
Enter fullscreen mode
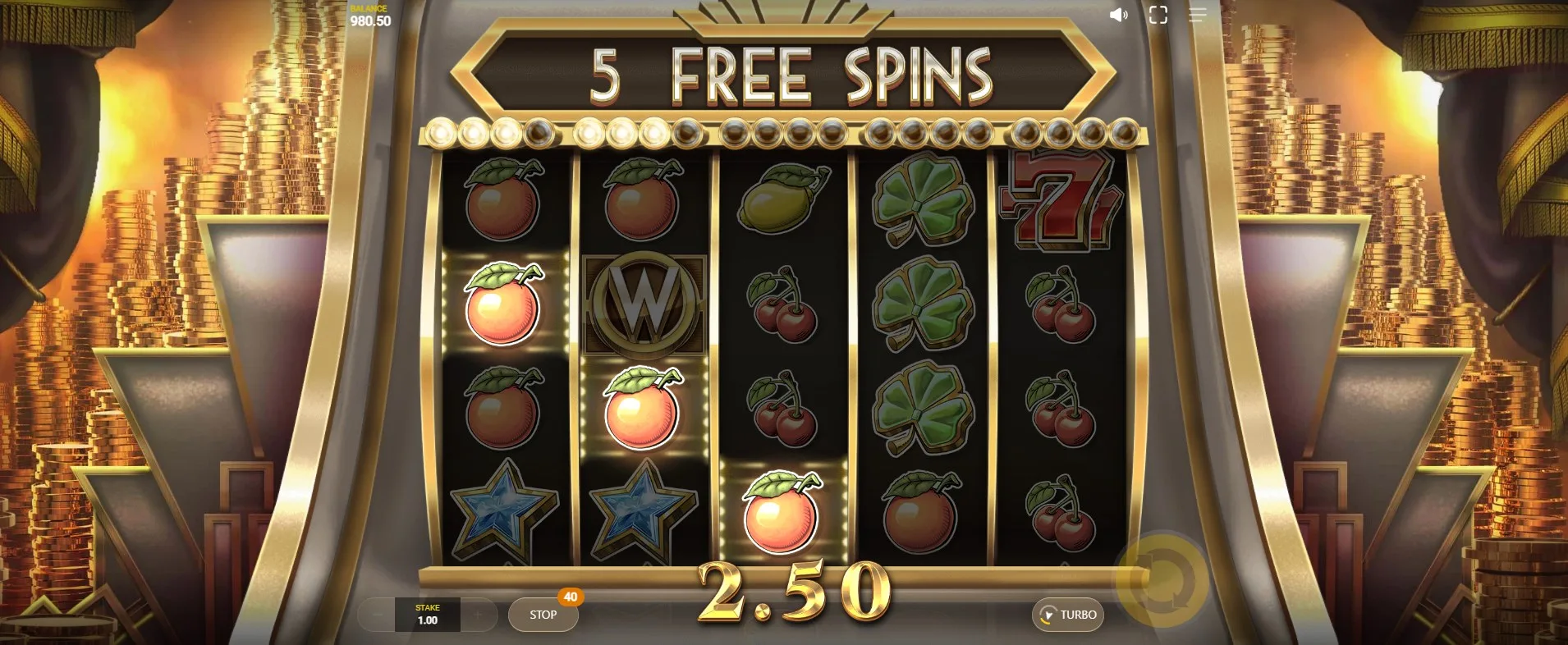(1158, 16)
